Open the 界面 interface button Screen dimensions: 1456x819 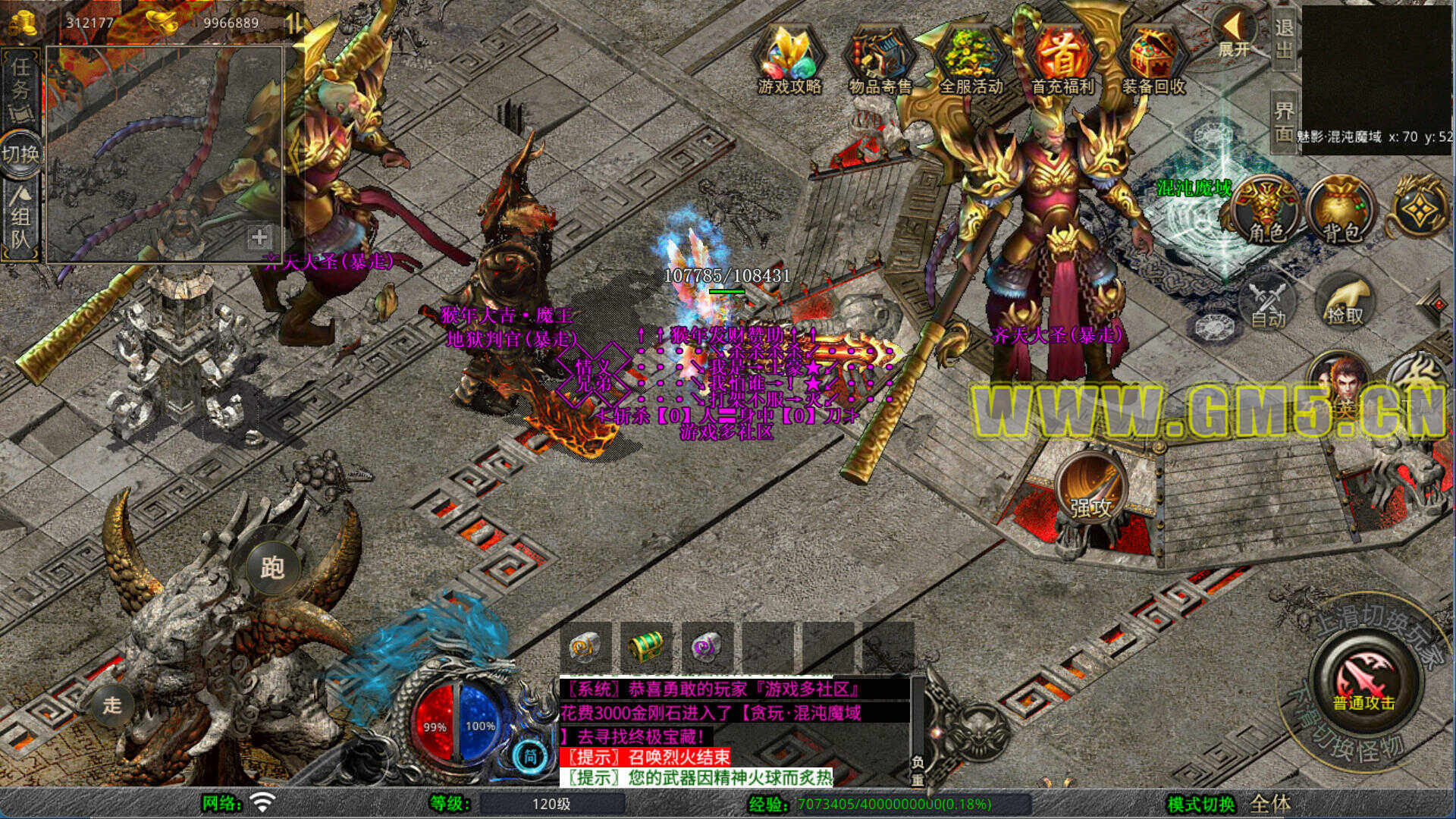click(x=1283, y=121)
